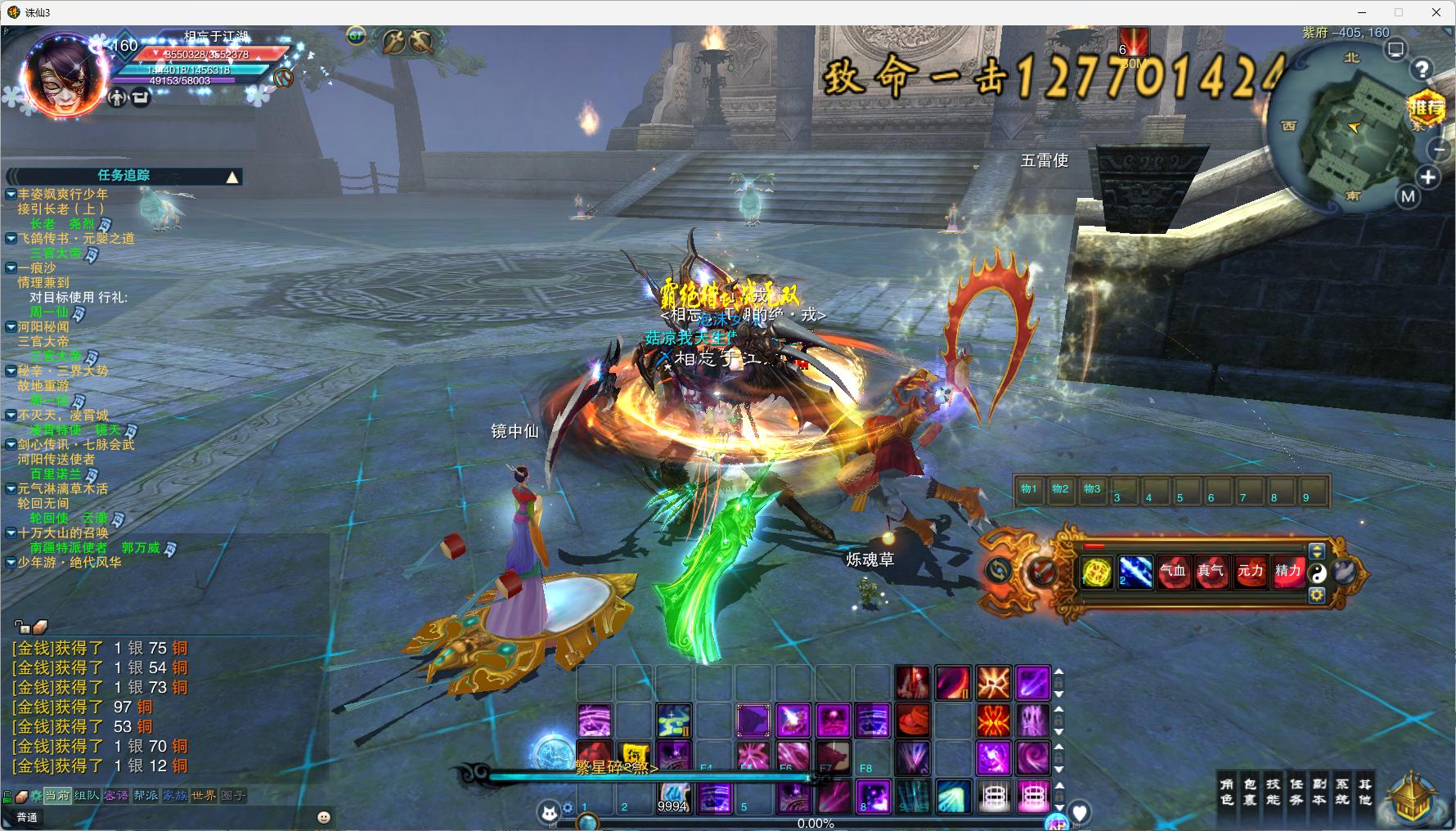The image size is (1456, 831).
Task: Open the 任务 quest menu
Action: (x=1296, y=792)
